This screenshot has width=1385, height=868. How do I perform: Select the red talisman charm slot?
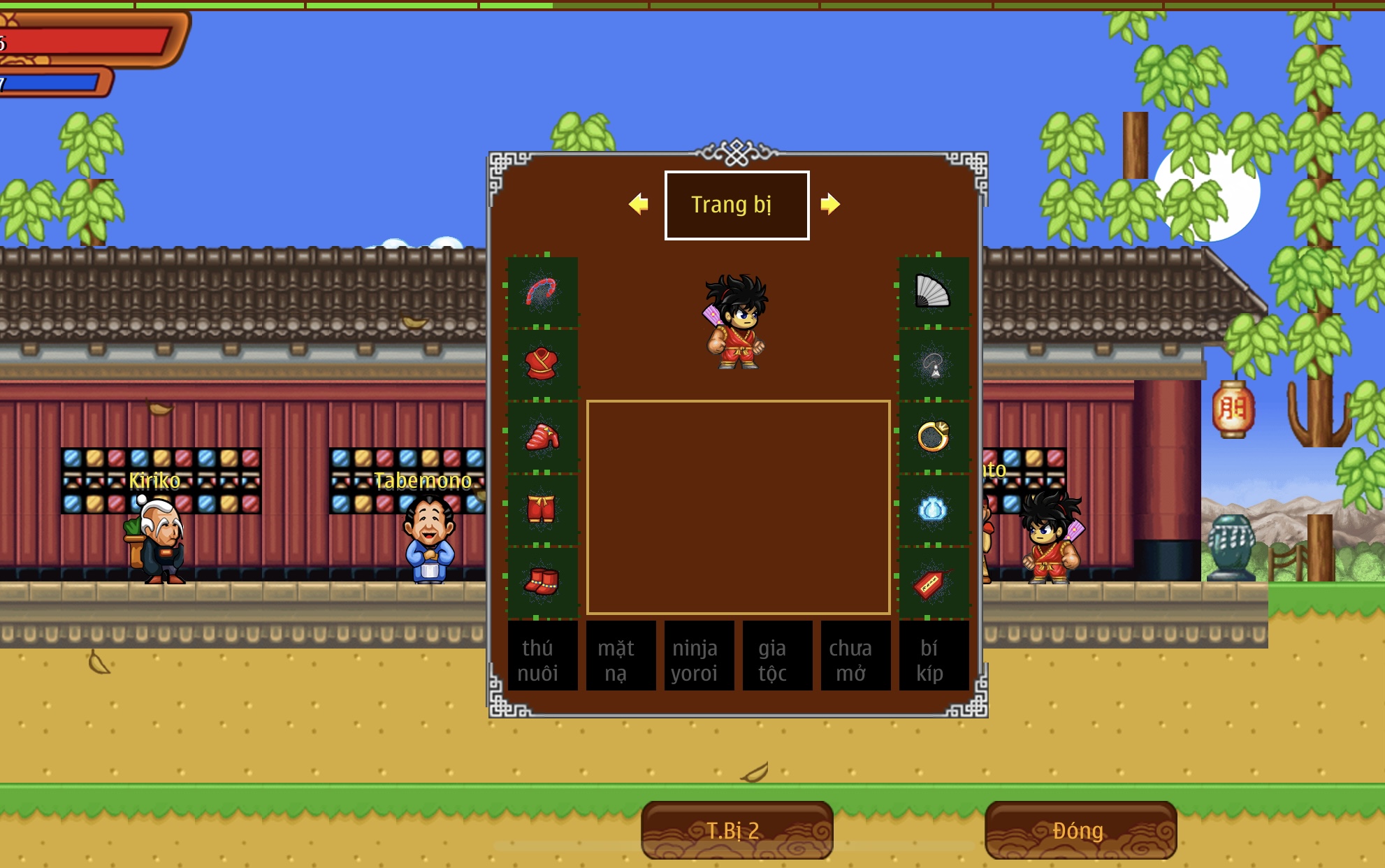[933, 581]
